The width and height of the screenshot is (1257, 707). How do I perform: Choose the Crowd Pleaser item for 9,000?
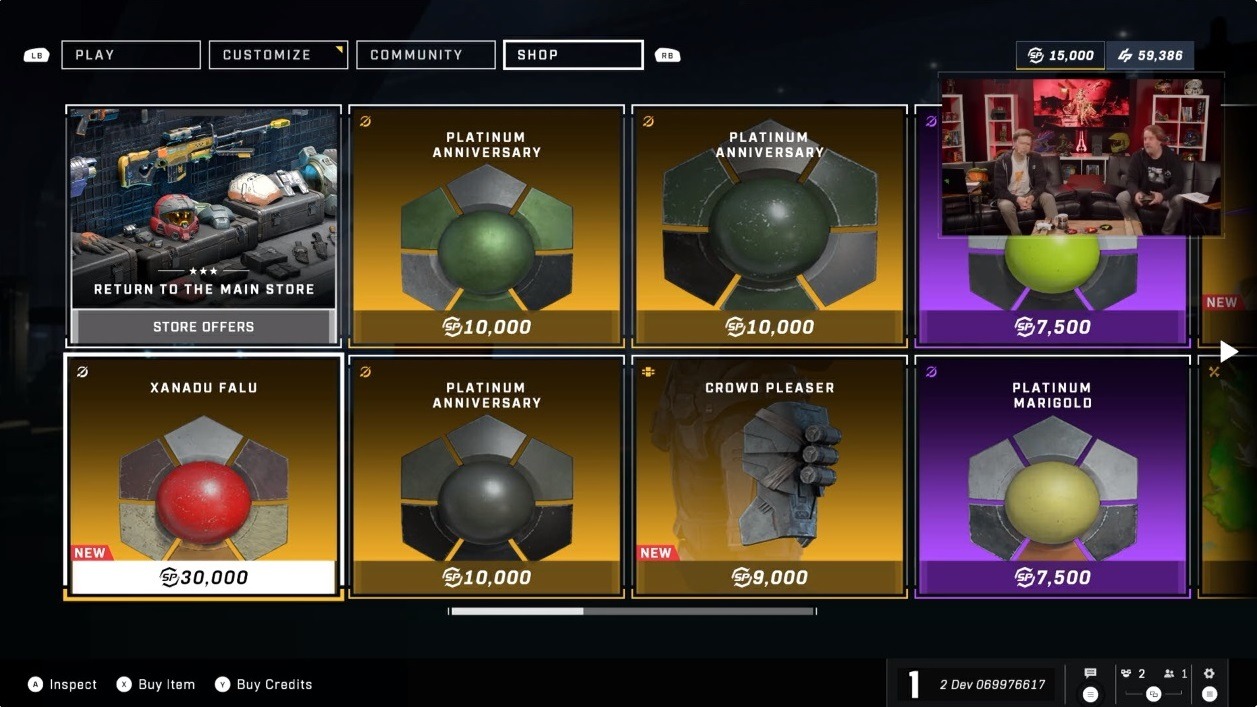tap(769, 475)
